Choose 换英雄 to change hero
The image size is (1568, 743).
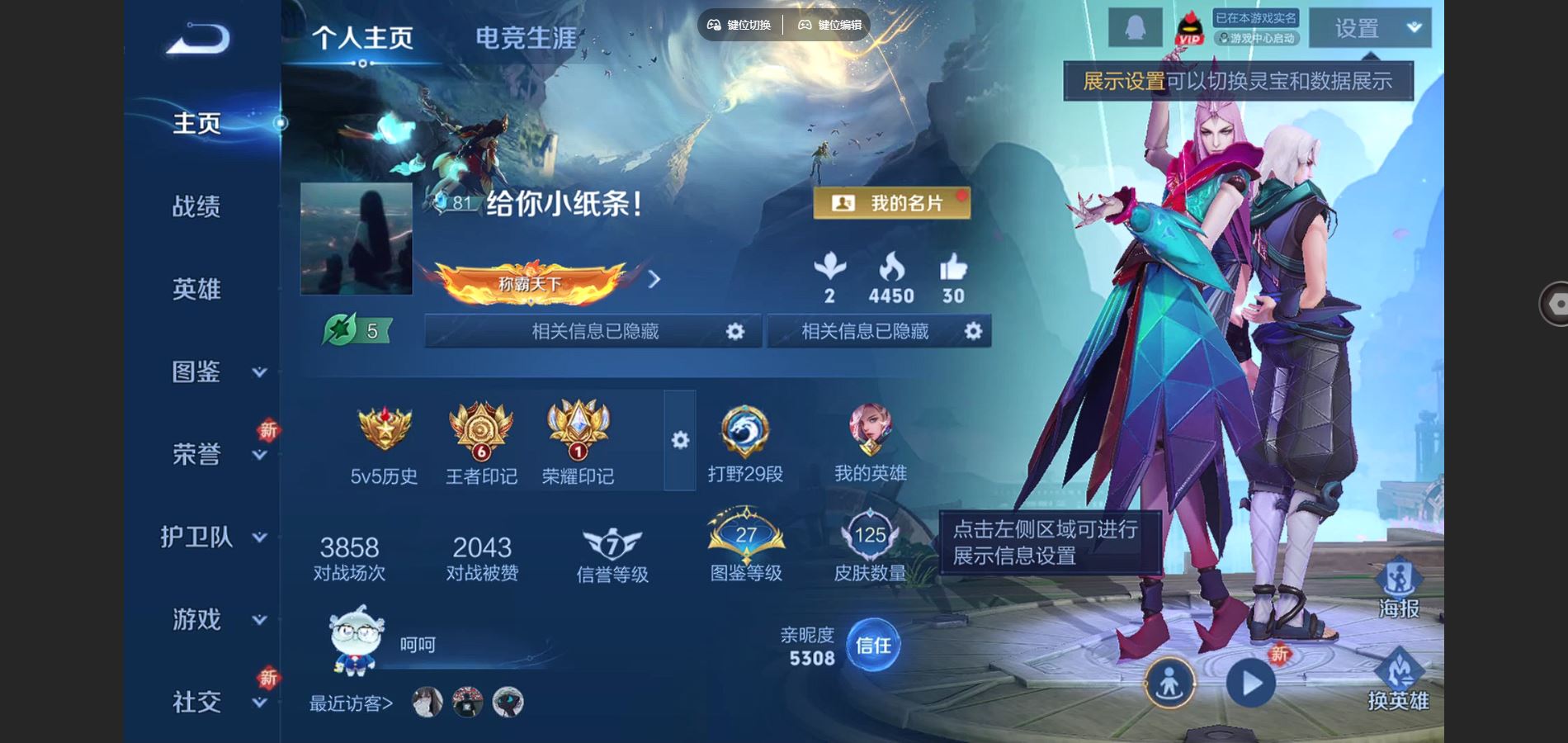1398,679
